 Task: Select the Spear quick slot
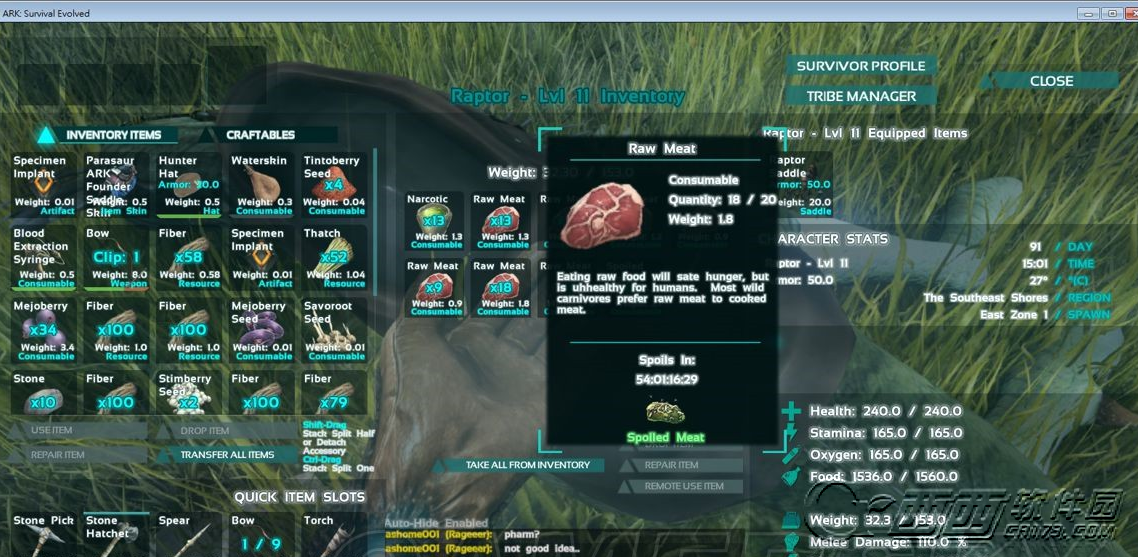(189, 535)
